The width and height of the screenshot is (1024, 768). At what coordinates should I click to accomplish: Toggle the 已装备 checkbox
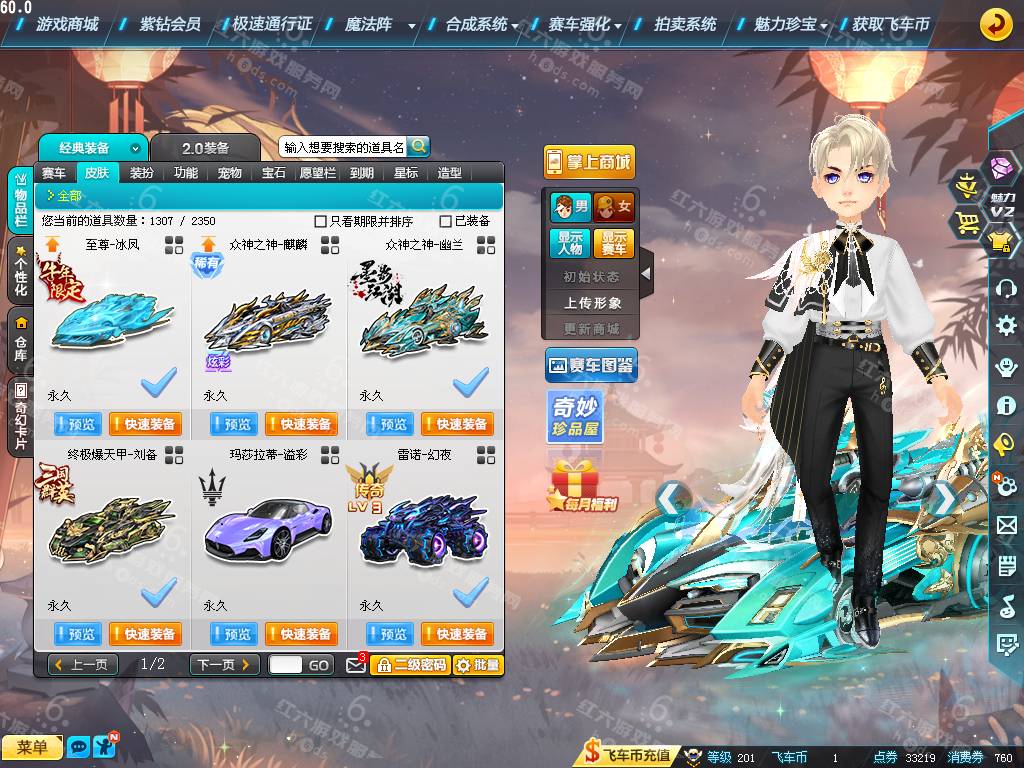click(x=446, y=221)
